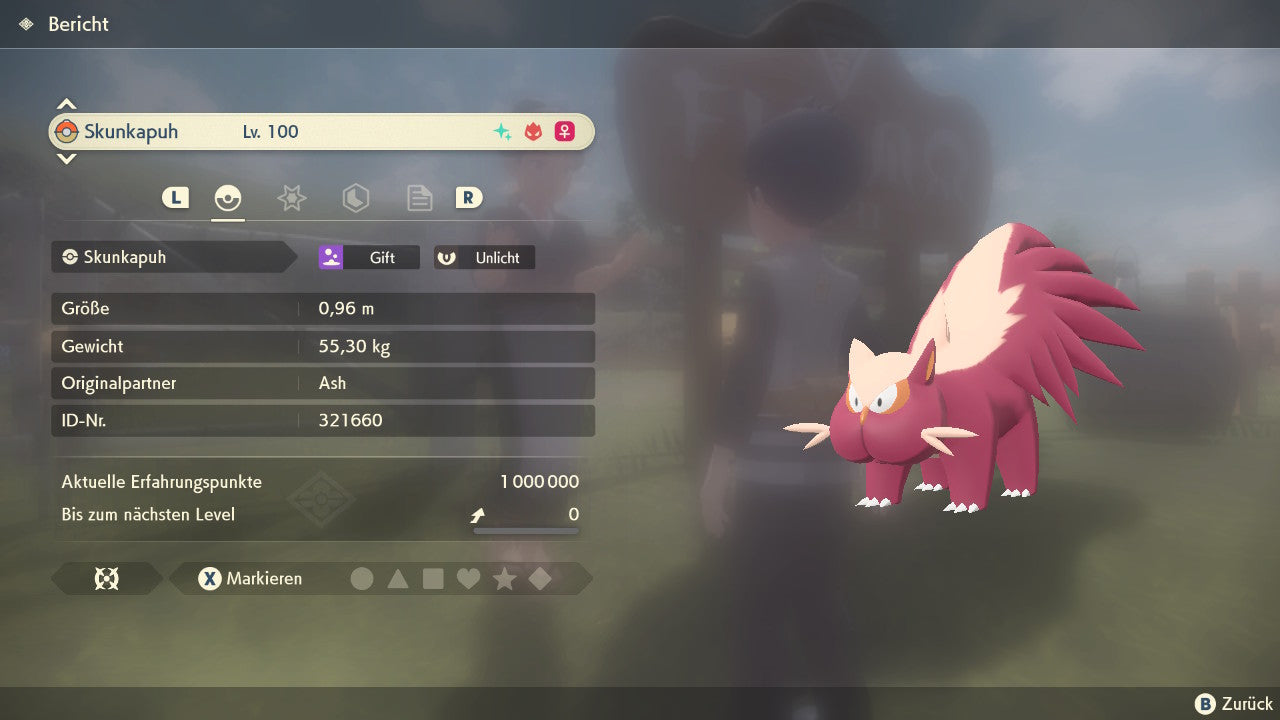Select the Gift type badge

(x=369, y=257)
